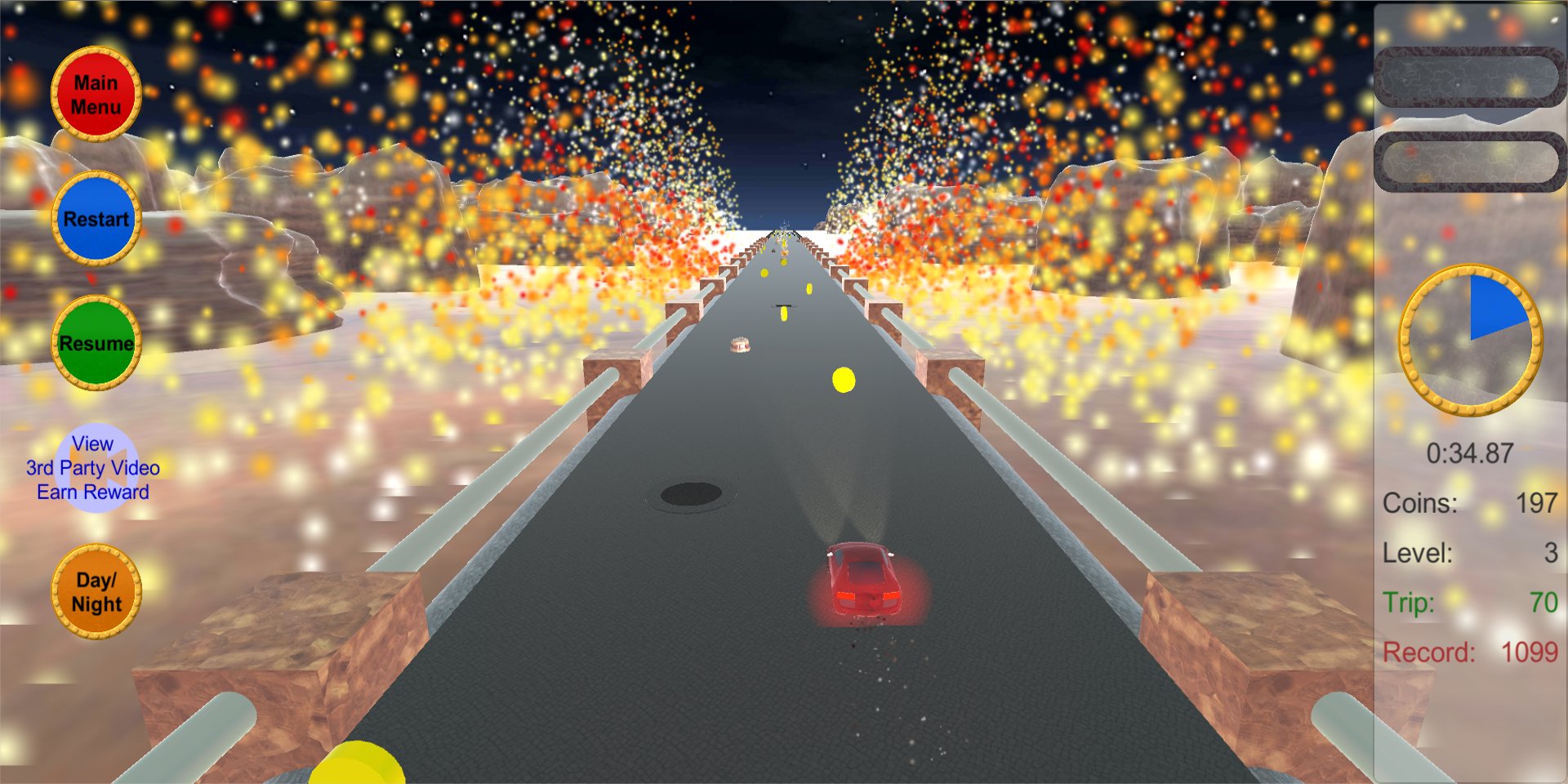Restart the current race
Image resolution: width=1568 pixels, height=784 pixels.
pyautogui.click(x=95, y=218)
